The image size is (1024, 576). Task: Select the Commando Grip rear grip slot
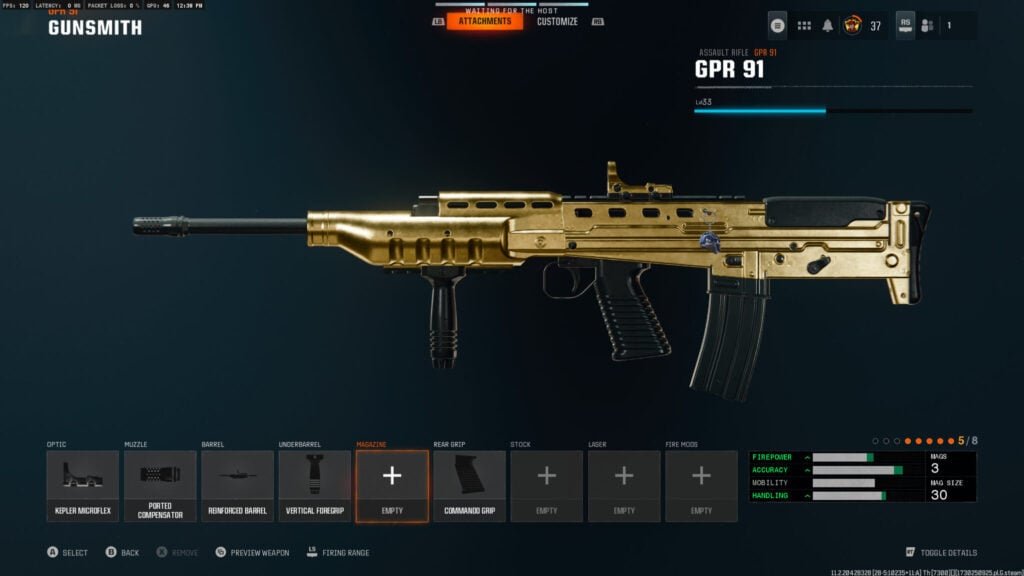[x=469, y=485]
